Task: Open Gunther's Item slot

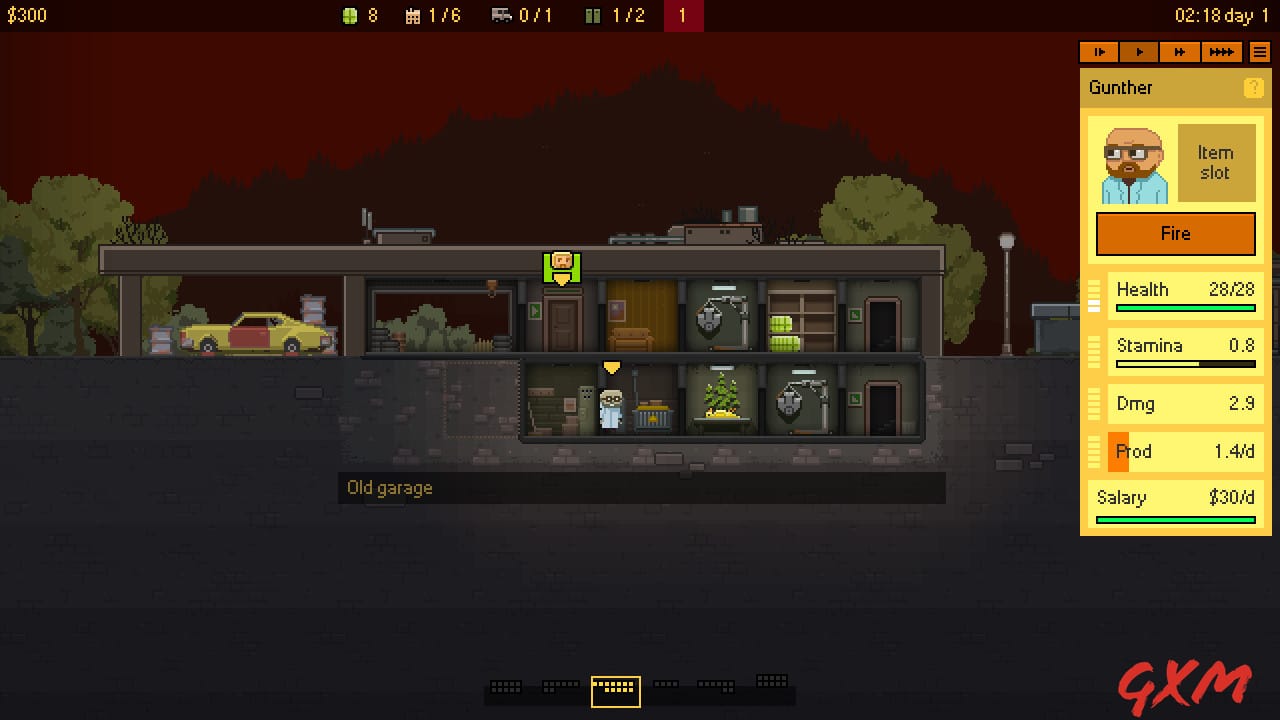Action: [1216, 161]
